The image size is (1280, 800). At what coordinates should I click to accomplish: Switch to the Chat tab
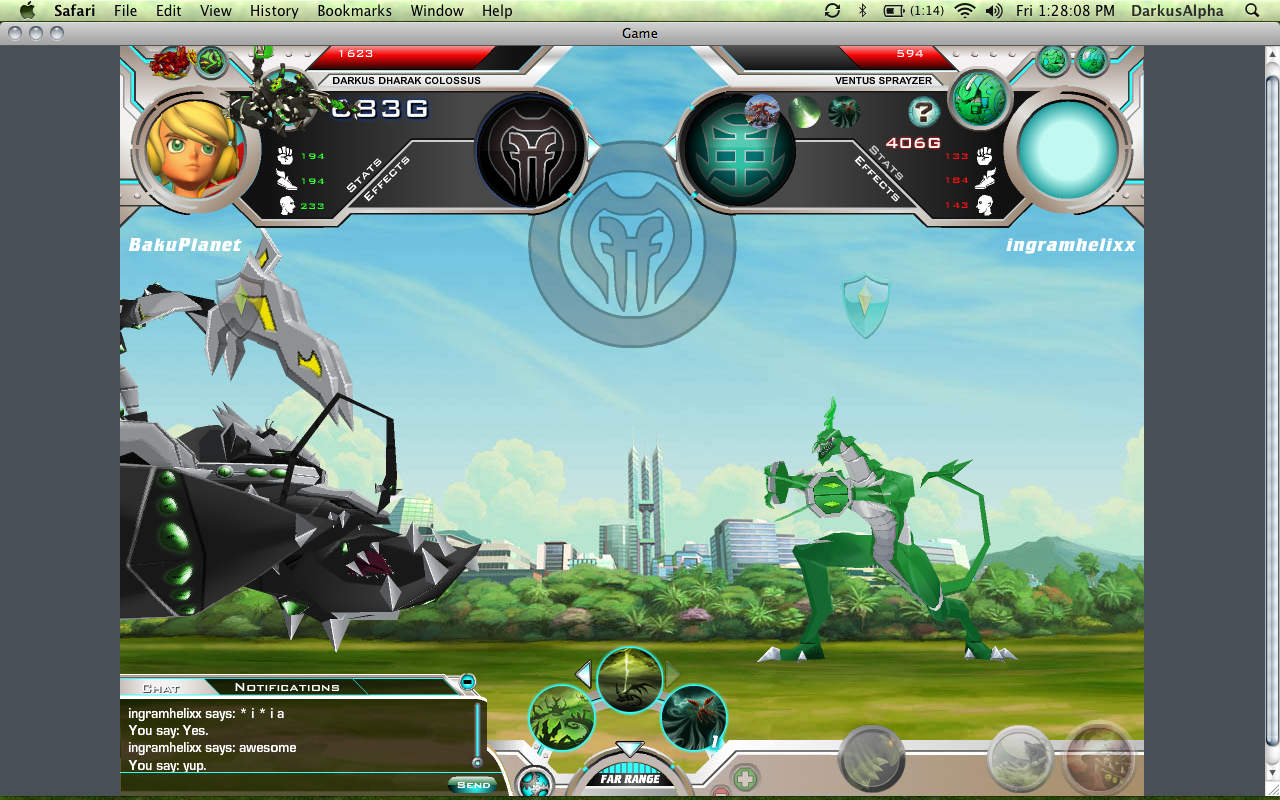pyautogui.click(x=160, y=688)
